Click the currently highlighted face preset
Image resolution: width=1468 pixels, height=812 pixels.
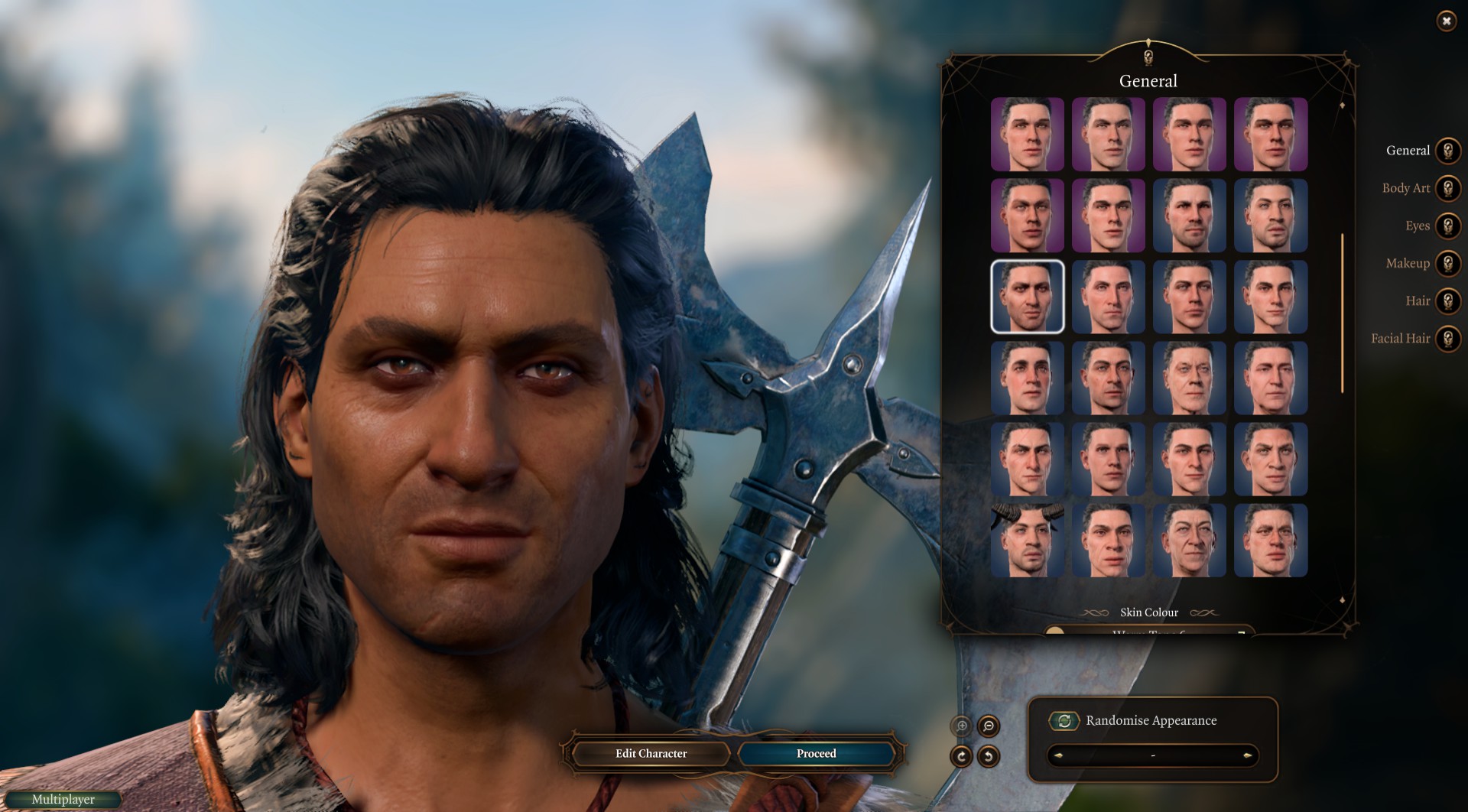1027,297
